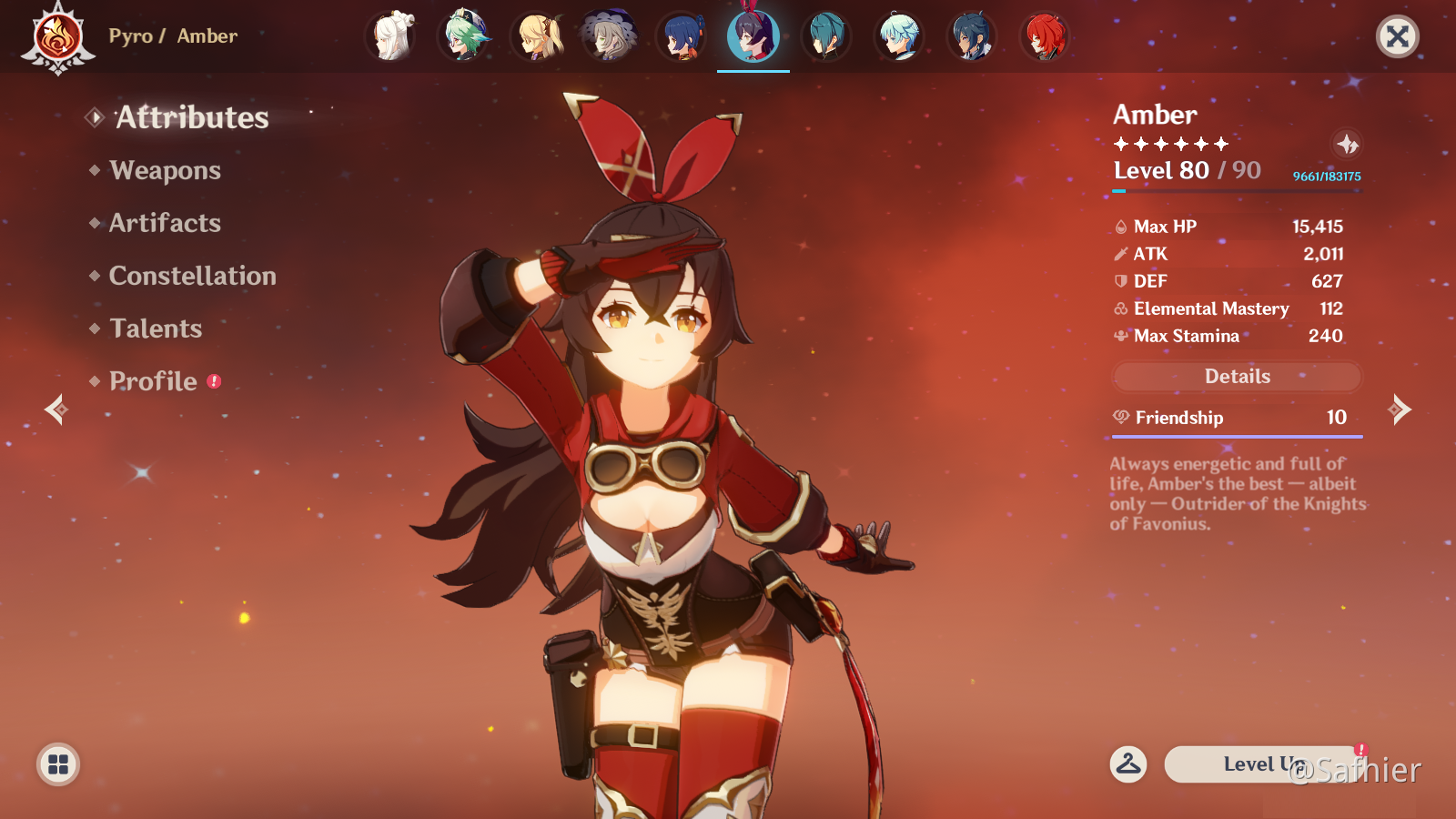
Task: Show detailed stats with Details button
Action: tap(1237, 377)
